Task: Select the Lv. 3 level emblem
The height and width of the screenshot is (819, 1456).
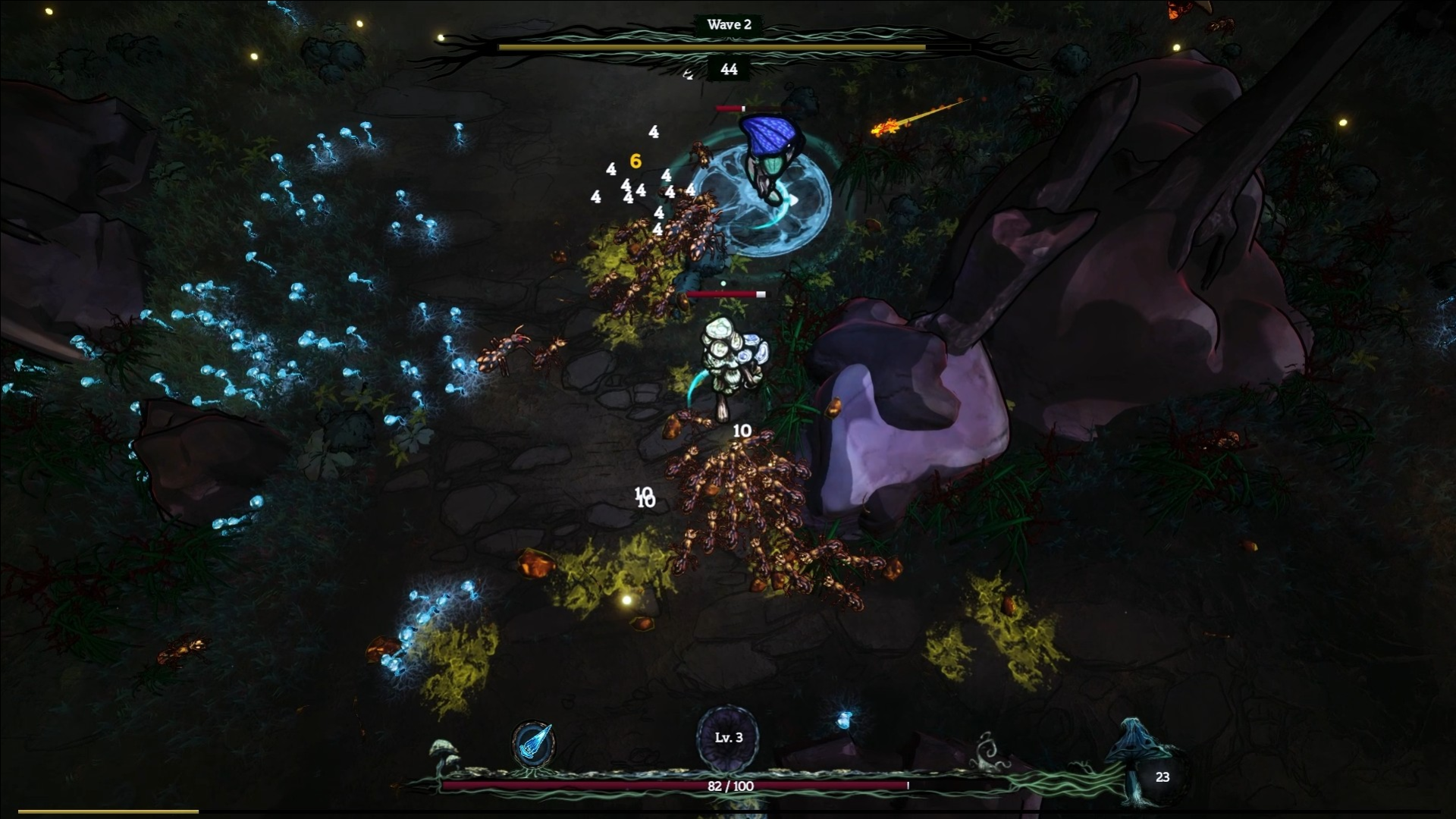Action: pyautogui.click(x=728, y=737)
